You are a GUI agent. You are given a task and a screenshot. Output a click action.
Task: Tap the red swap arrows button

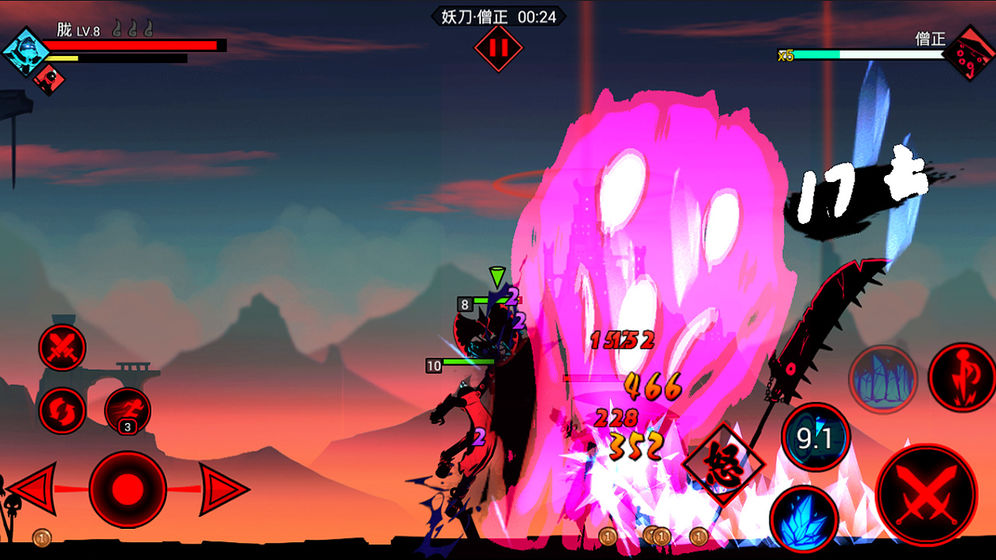click(62, 410)
